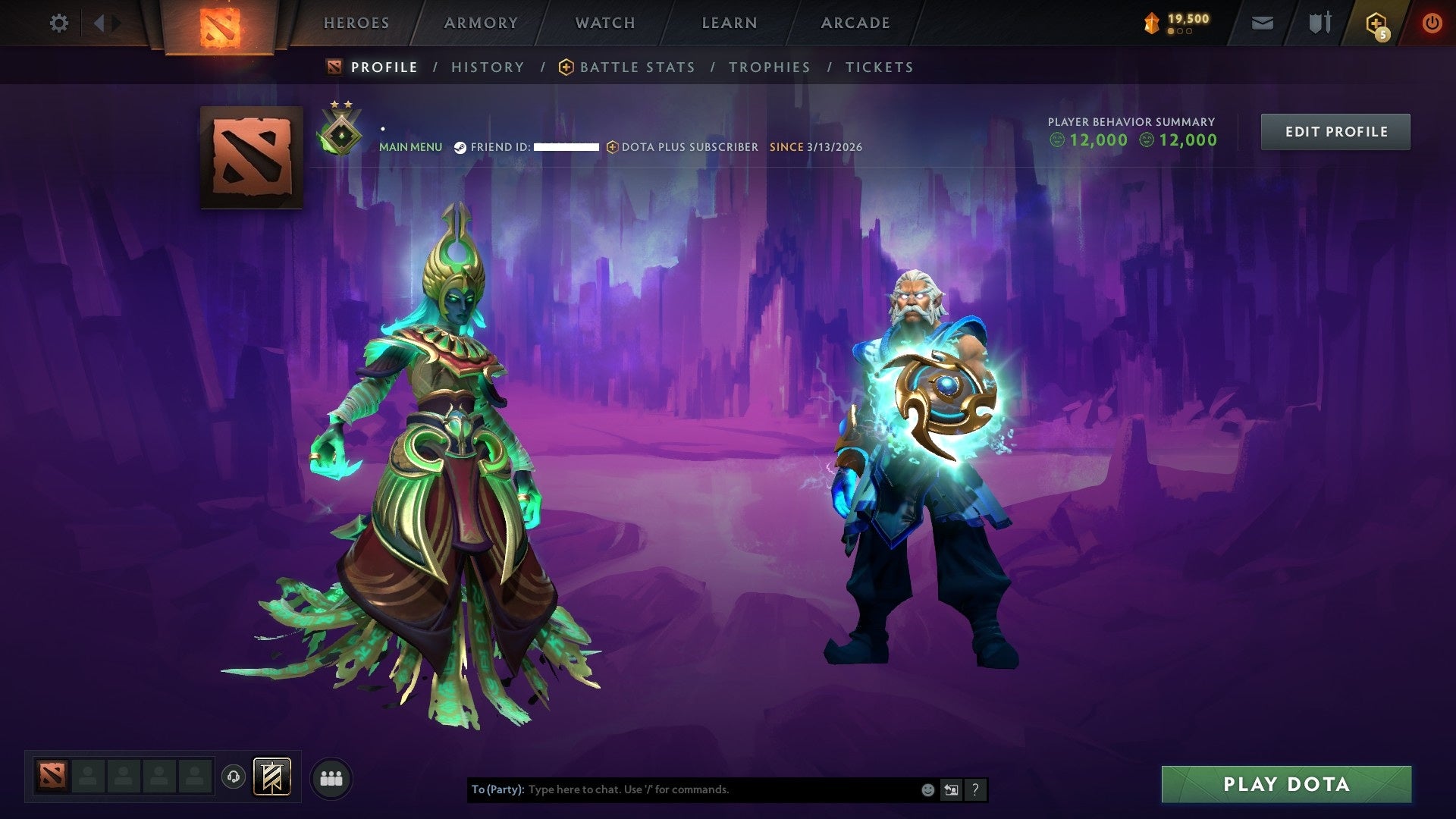Switch to the Battle Stats tab
Image resolution: width=1456 pixels, height=819 pixels.
pyautogui.click(x=636, y=67)
